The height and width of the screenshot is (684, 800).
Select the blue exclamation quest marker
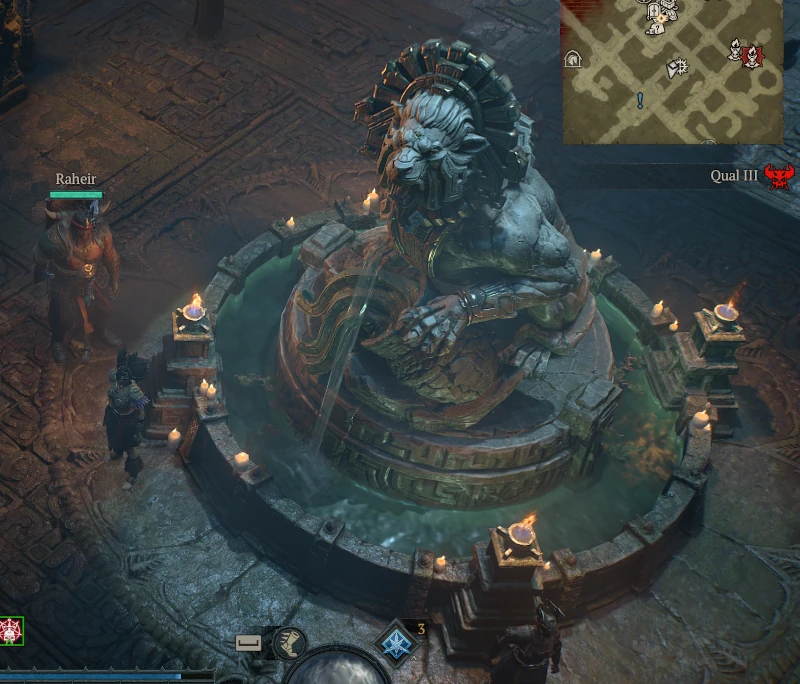pyautogui.click(x=640, y=100)
